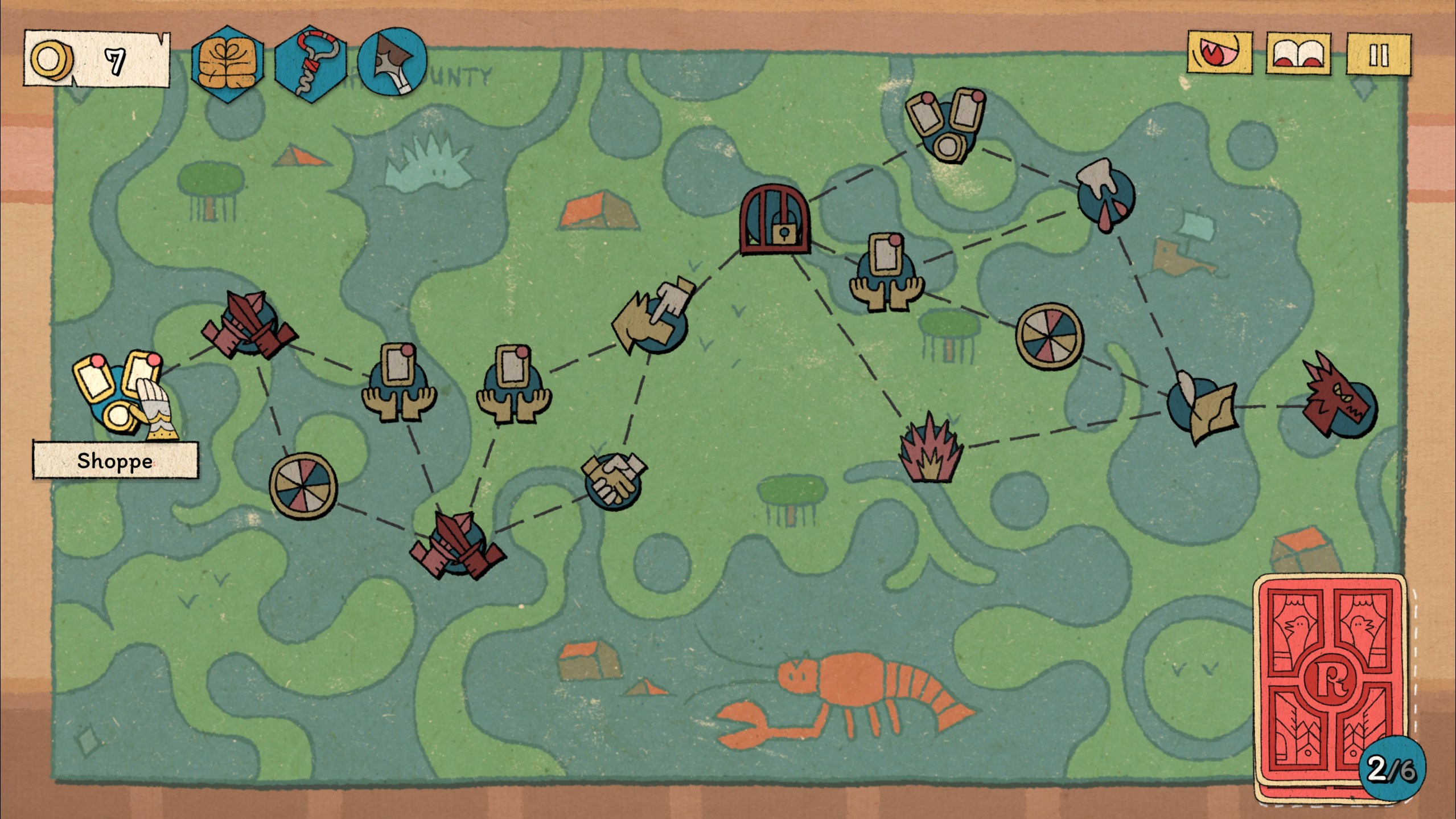
Task: Choose the bloody tooth map node
Action: click(1104, 194)
